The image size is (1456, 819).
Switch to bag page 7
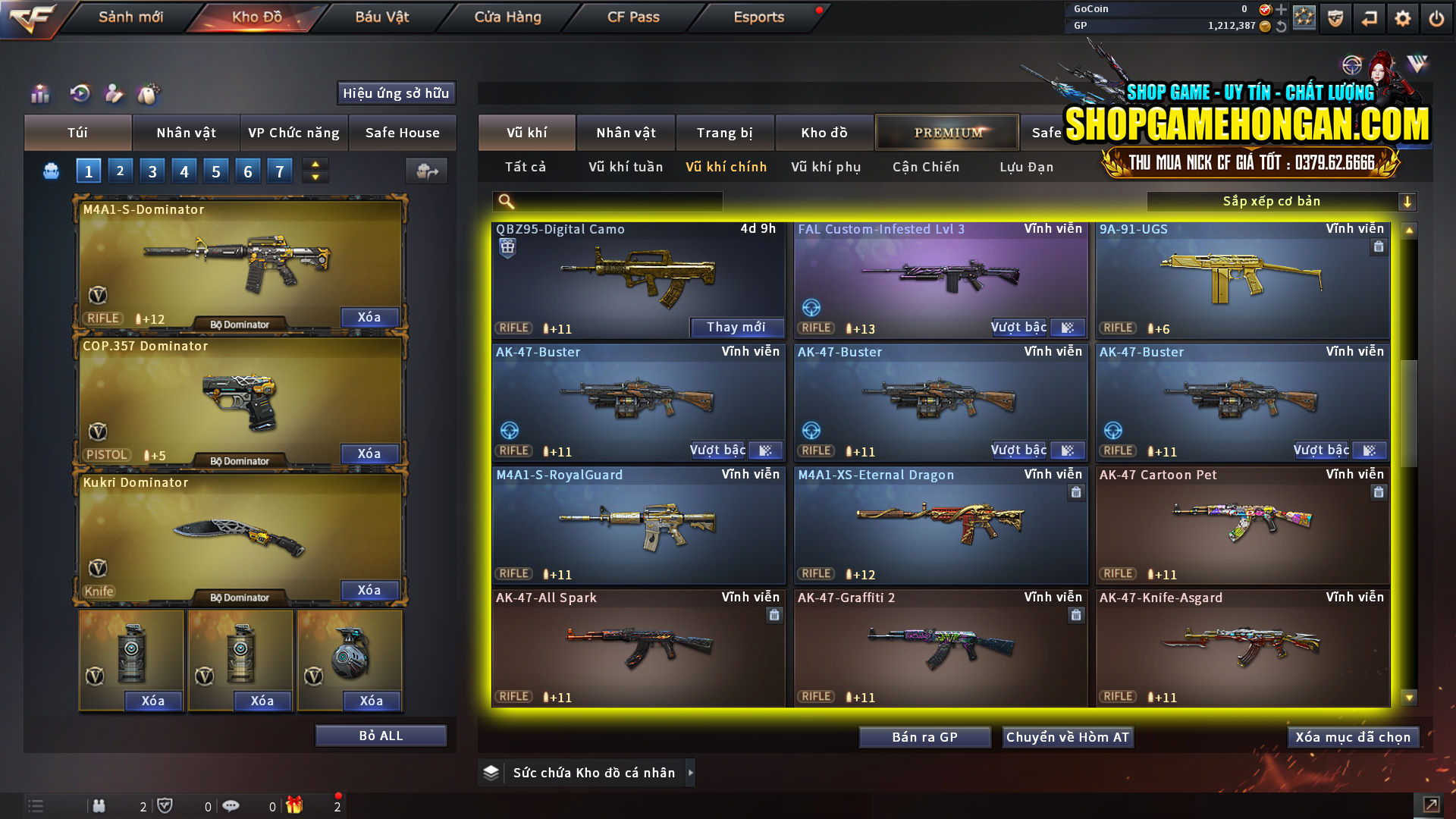click(279, 171)
